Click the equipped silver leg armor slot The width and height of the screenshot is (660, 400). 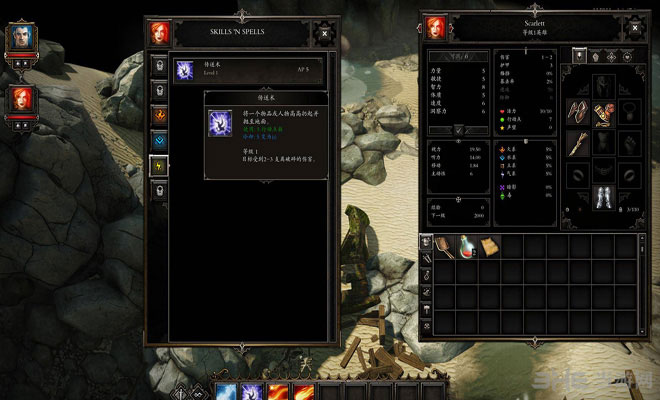click(604, 196)
